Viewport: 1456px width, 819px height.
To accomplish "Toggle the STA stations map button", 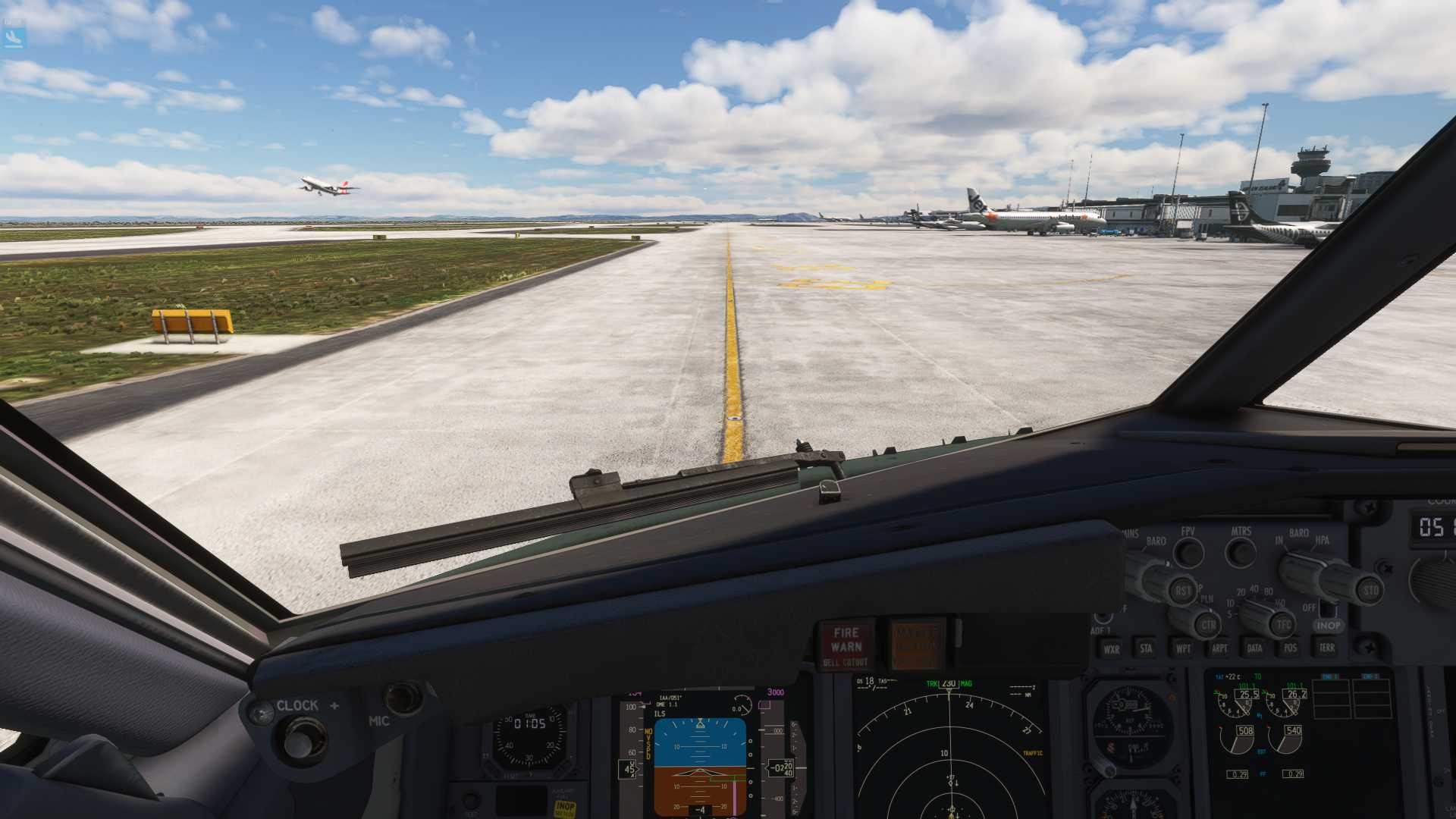I will pos(1146,648).
